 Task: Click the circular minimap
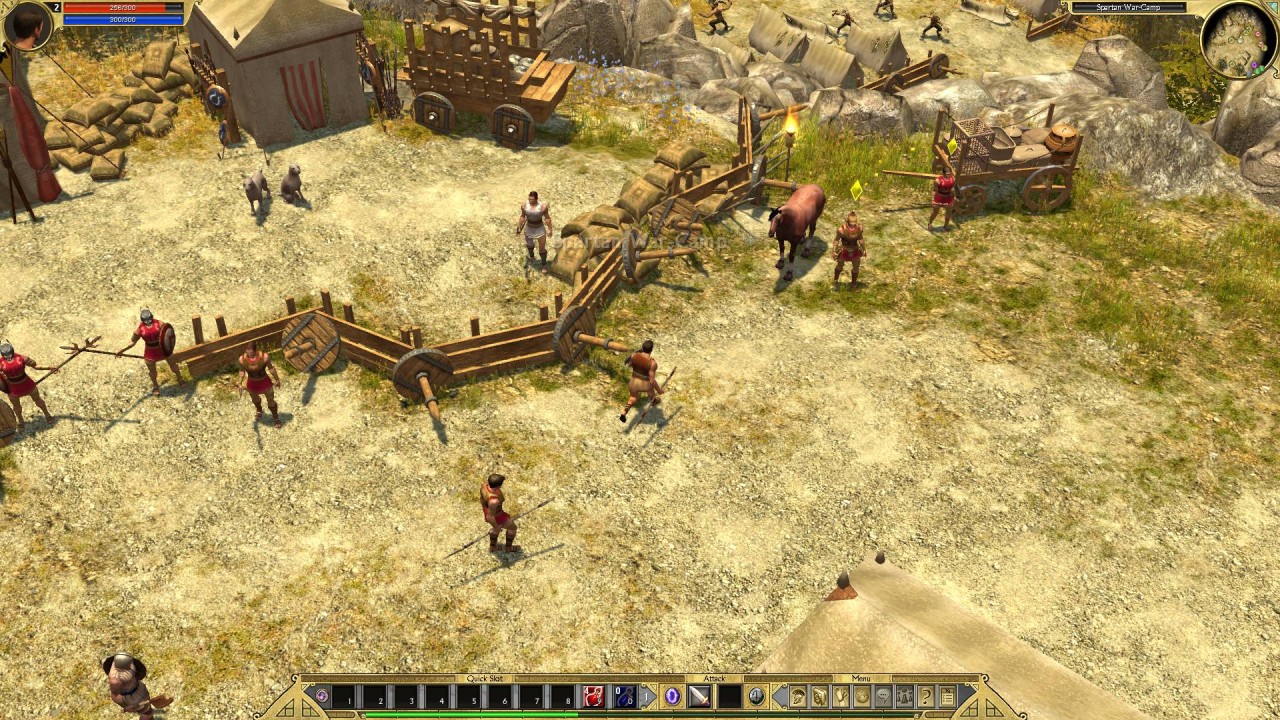1238,38
